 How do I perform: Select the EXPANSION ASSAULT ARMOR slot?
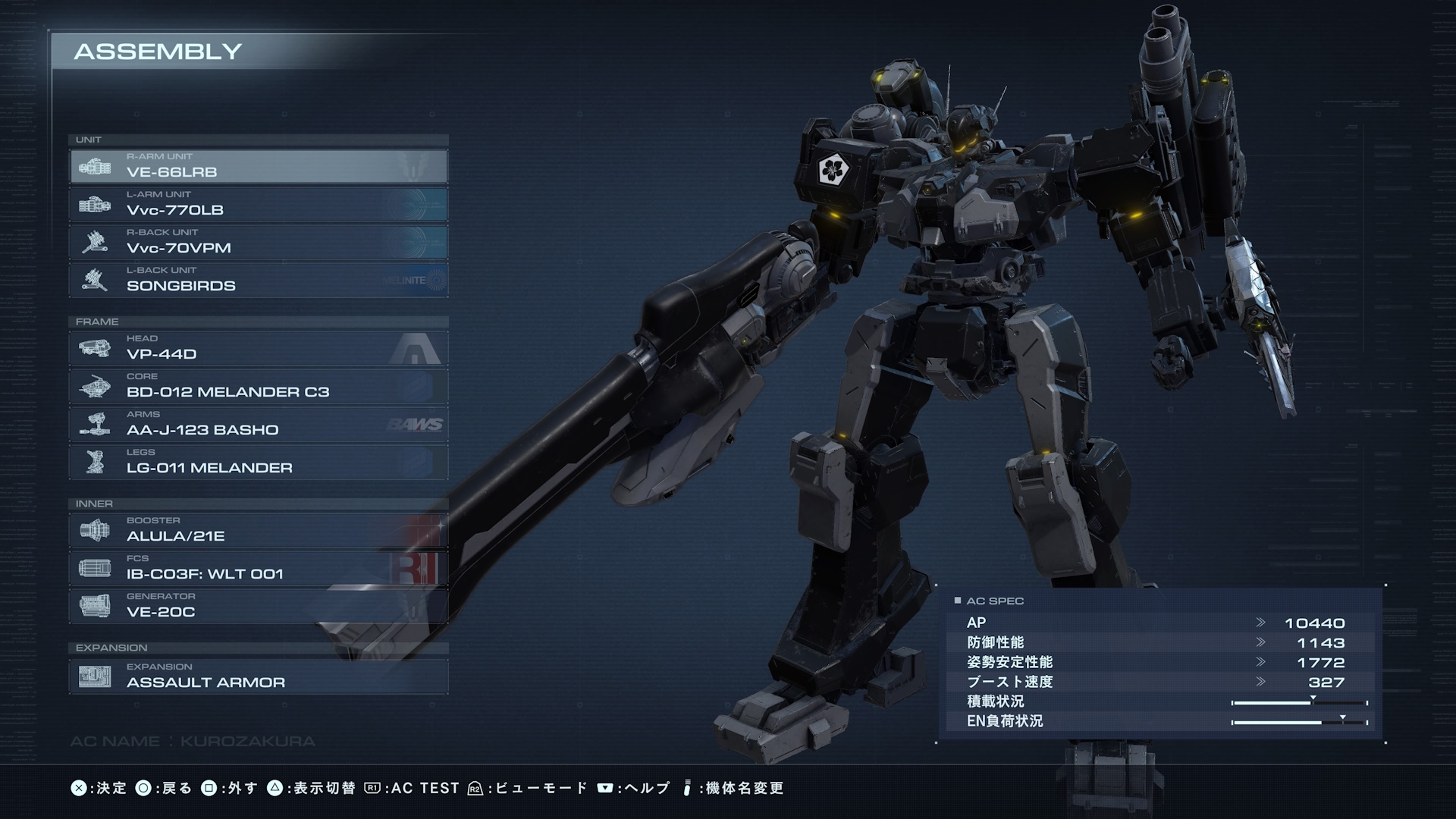(x=259, y=676)
